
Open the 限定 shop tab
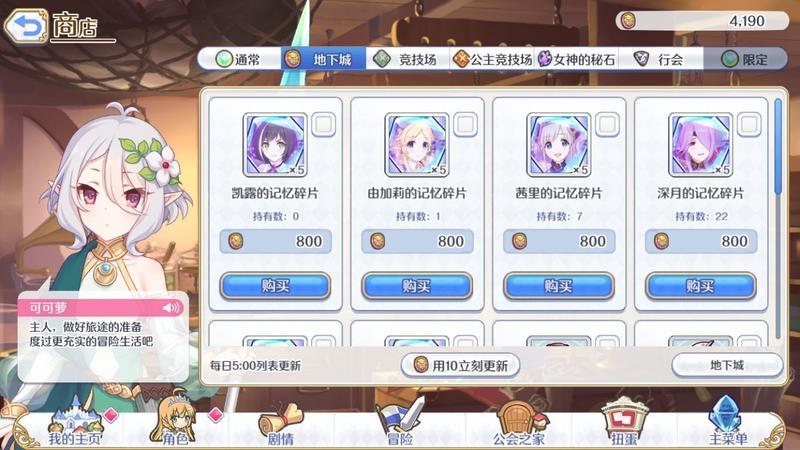[745, 60]
